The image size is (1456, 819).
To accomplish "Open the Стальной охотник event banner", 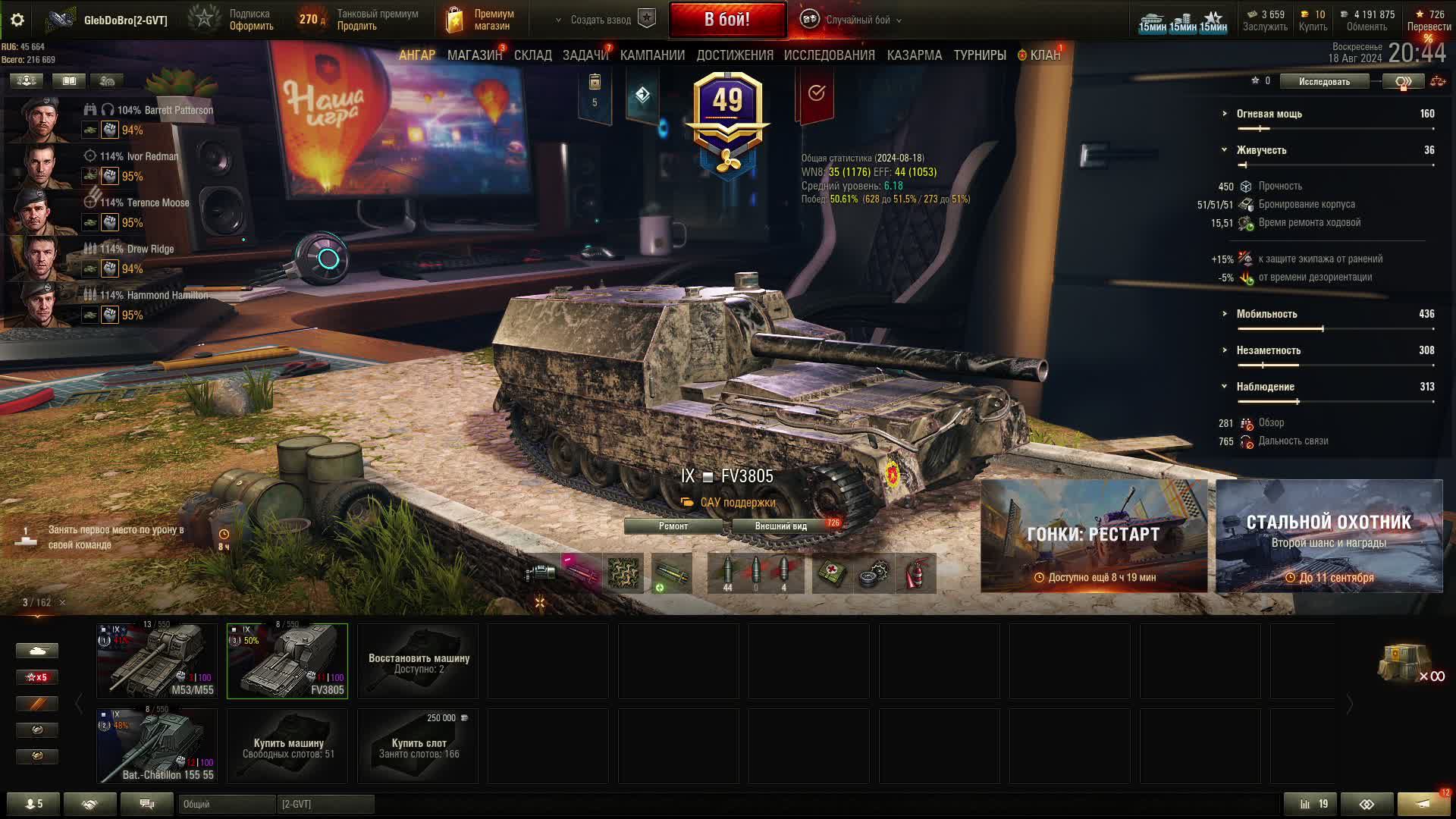I will (x=1329, y=536).
